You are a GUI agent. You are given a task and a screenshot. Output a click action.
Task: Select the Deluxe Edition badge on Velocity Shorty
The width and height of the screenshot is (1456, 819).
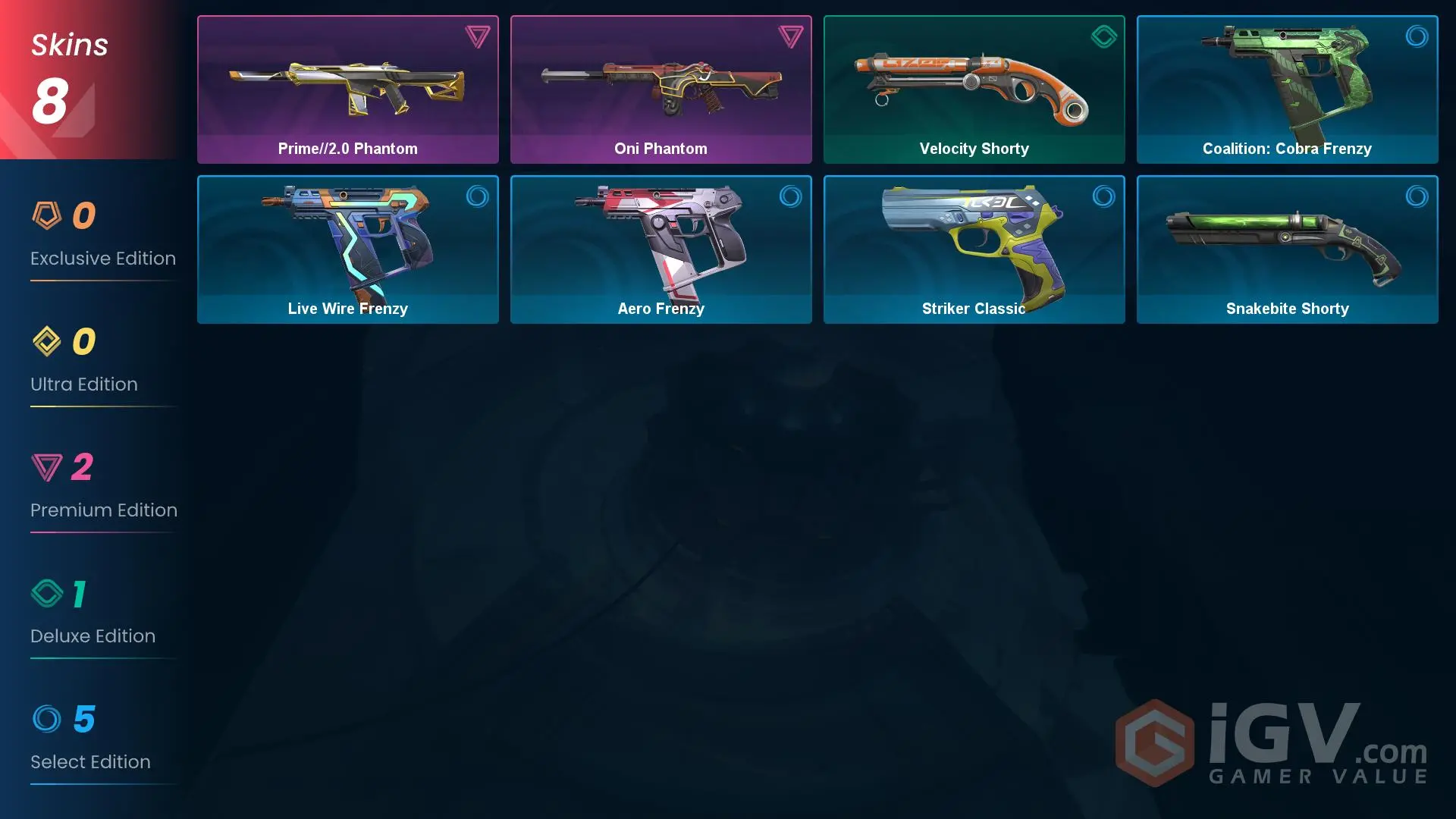pyautogui.click(x=1104, y=36)
